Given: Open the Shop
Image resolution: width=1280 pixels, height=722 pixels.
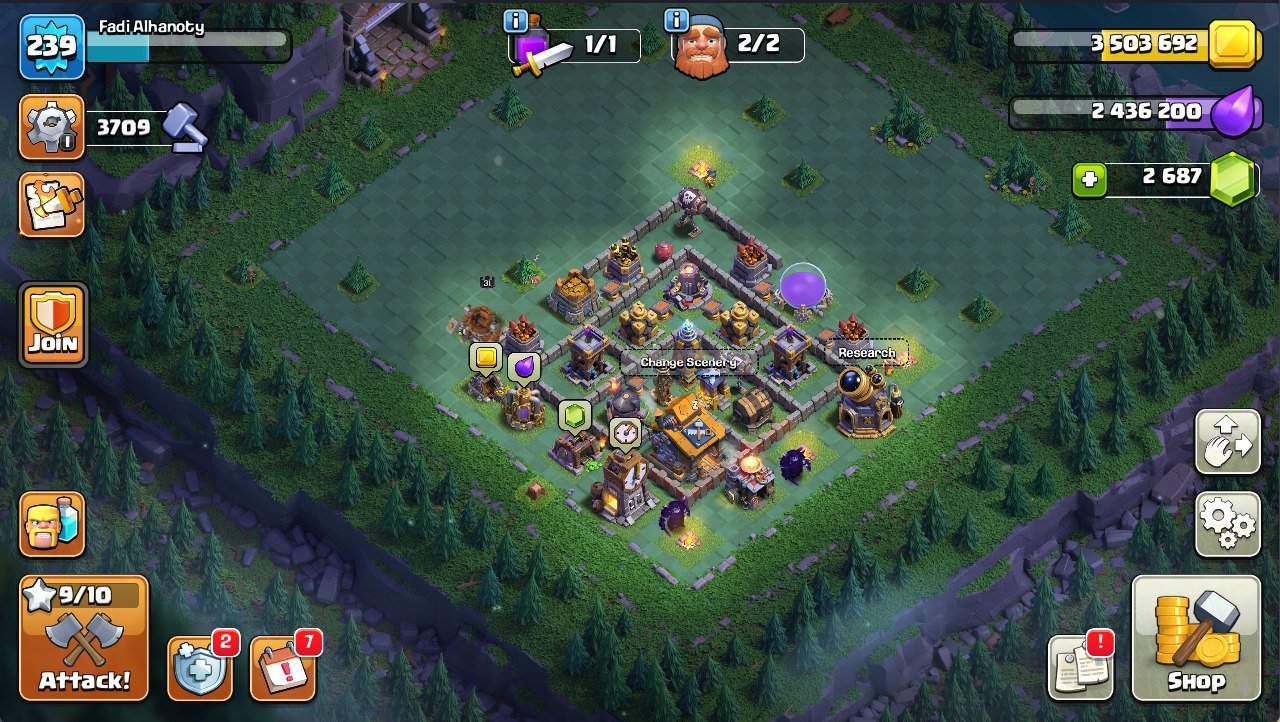Looking at the screenshot, I should coord(1195,637).
